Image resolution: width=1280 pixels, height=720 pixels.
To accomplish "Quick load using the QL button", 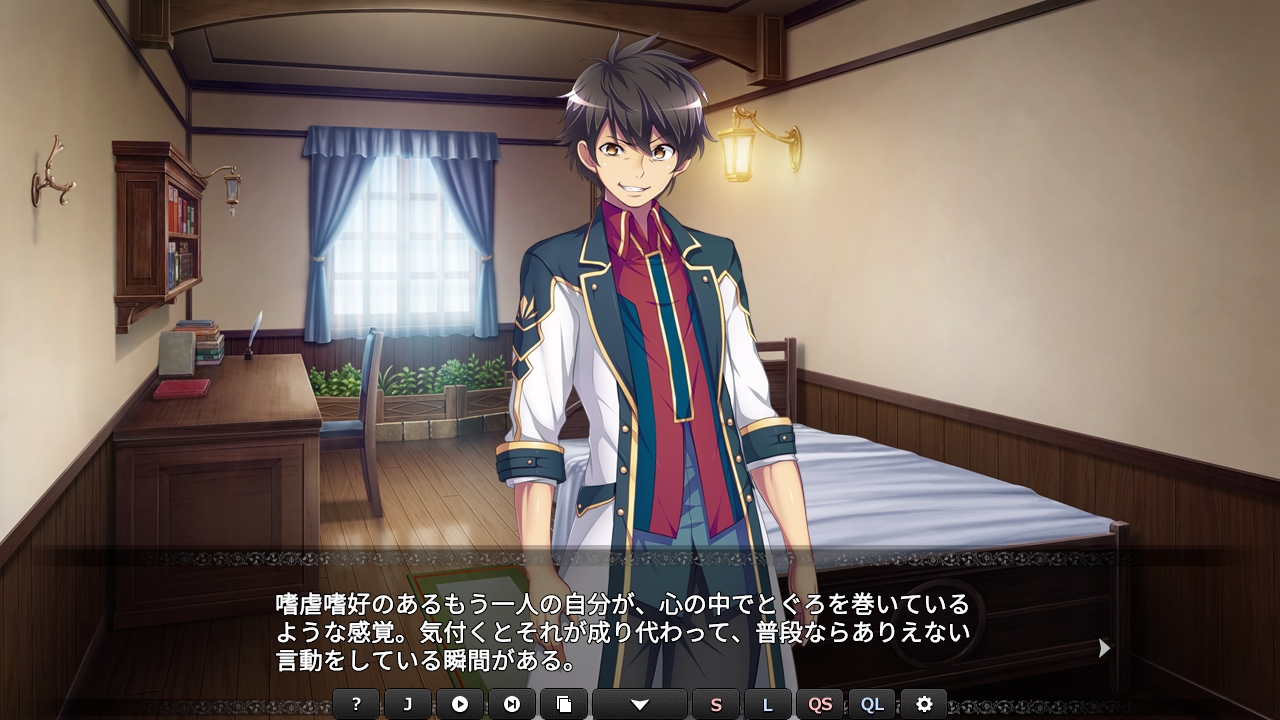I will click(872, 704).
